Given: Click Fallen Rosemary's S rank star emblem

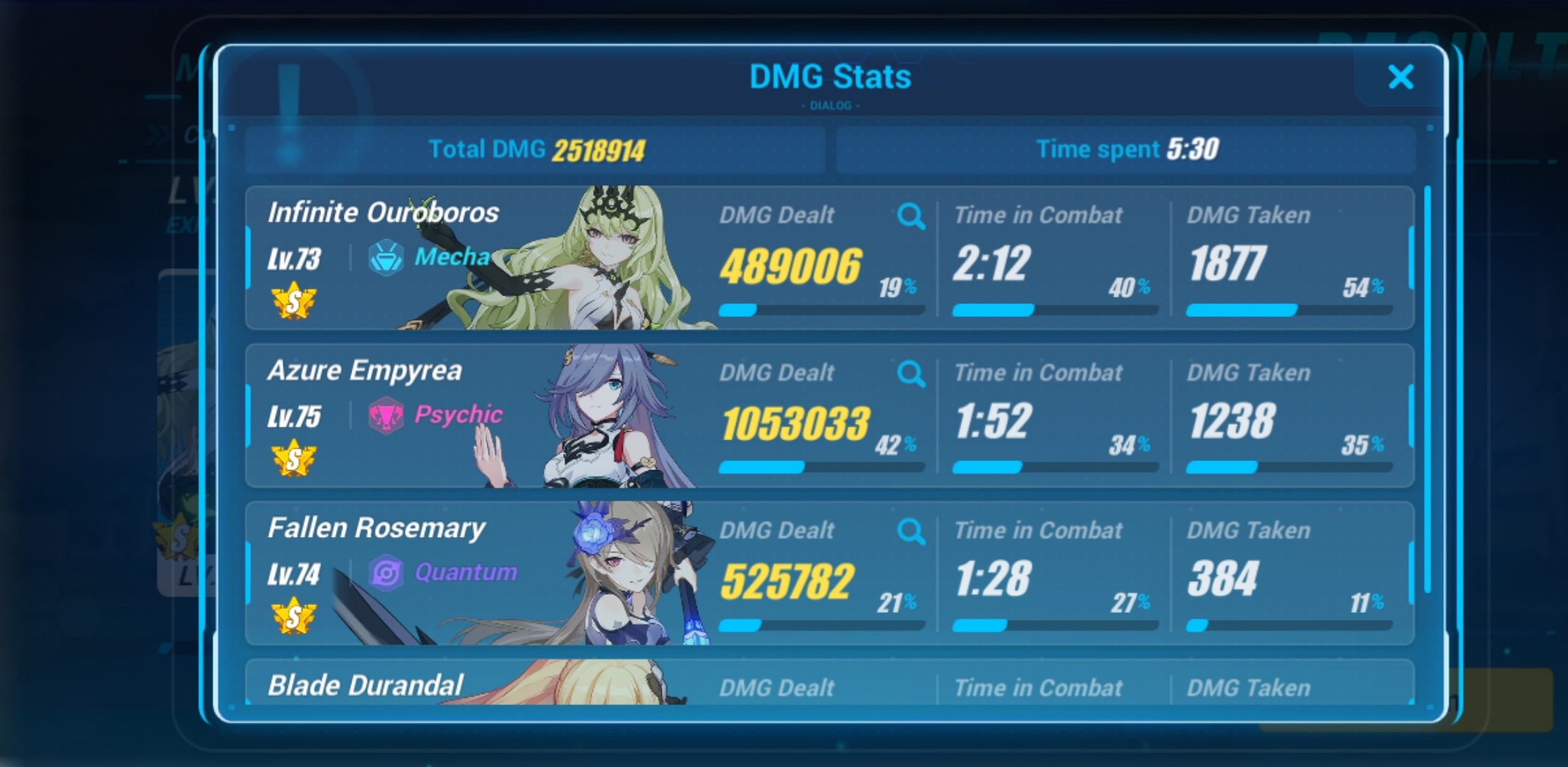Looking at the screenshot, I should coord(293,615).
